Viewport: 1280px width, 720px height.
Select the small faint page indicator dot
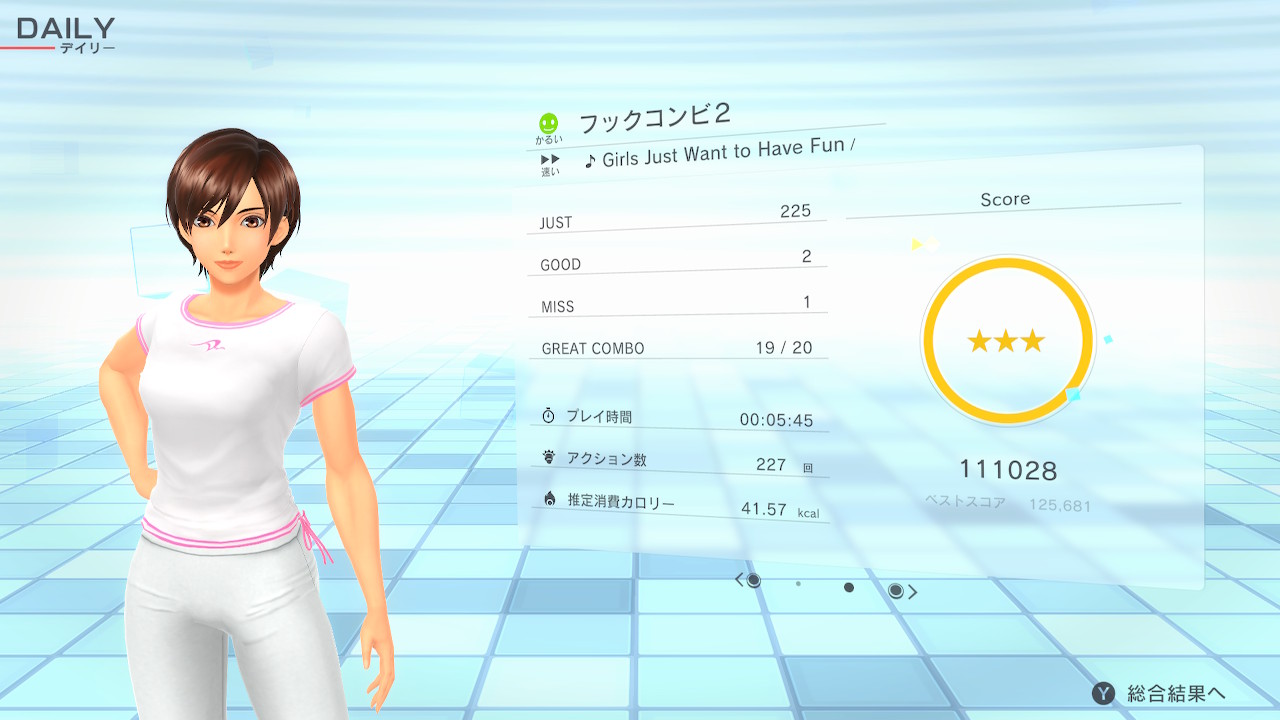(x=798, y=584)
